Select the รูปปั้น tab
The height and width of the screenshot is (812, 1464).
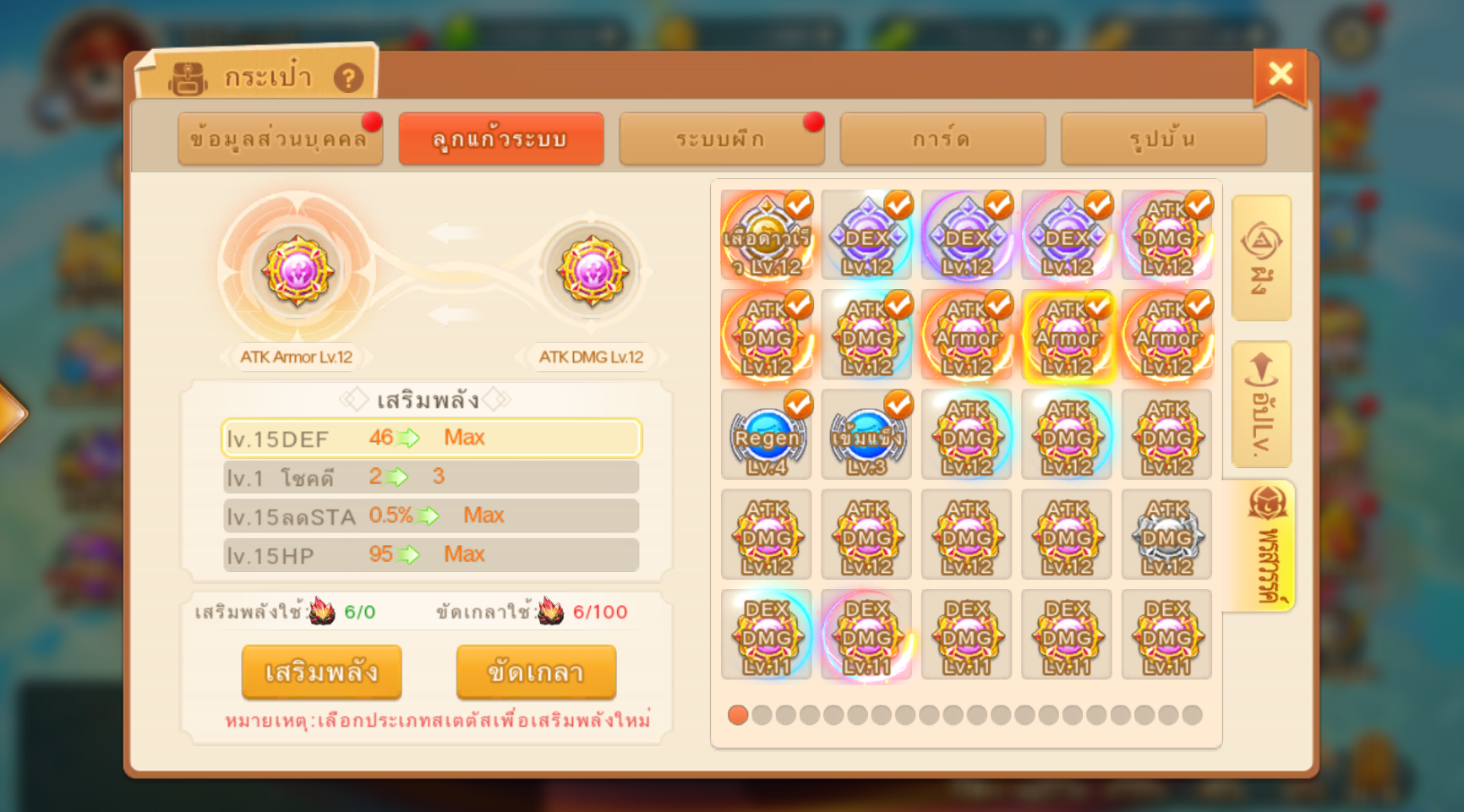(1163, 139)
